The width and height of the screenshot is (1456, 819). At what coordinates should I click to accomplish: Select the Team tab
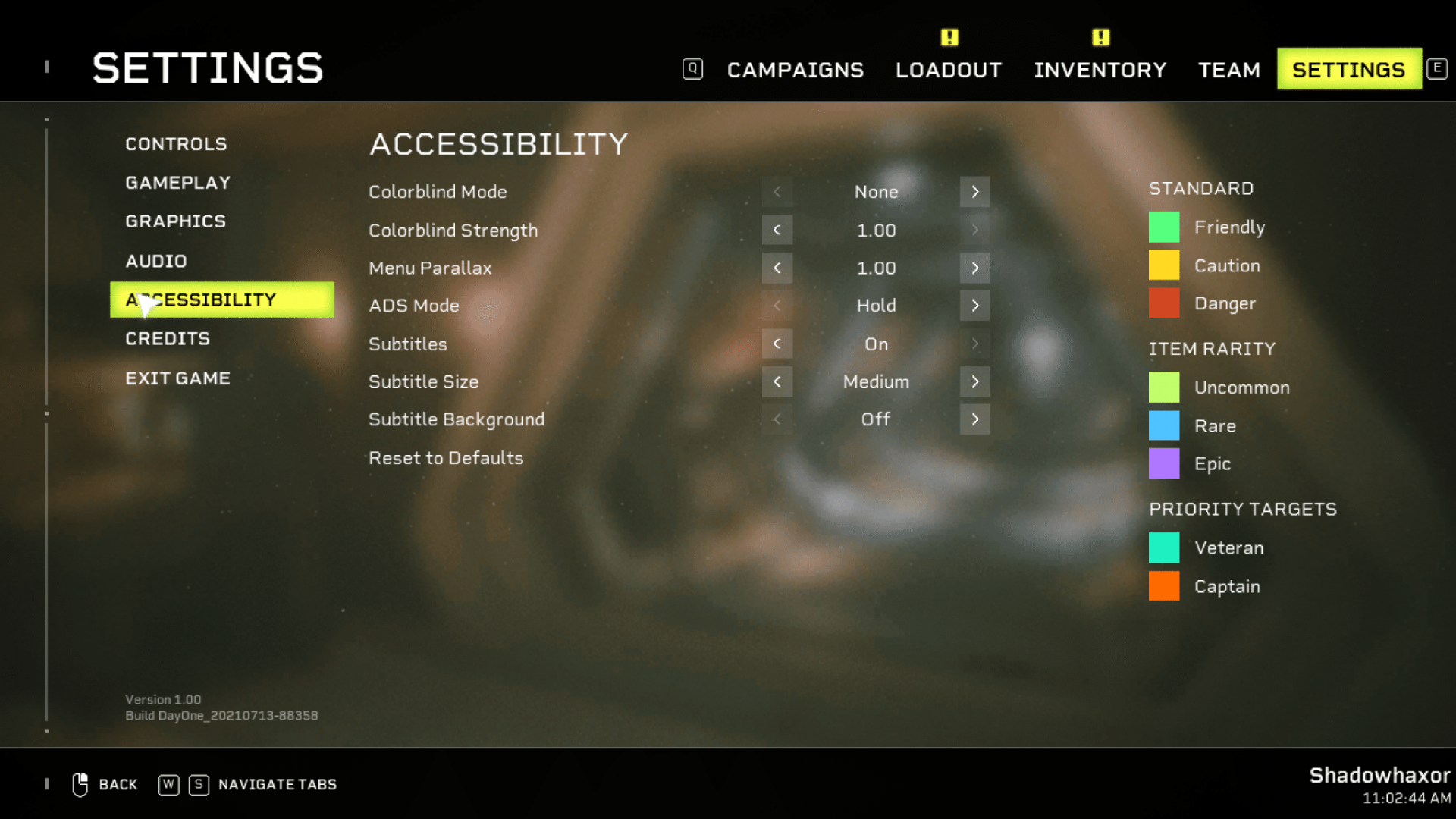click(x=1228, y=70)
